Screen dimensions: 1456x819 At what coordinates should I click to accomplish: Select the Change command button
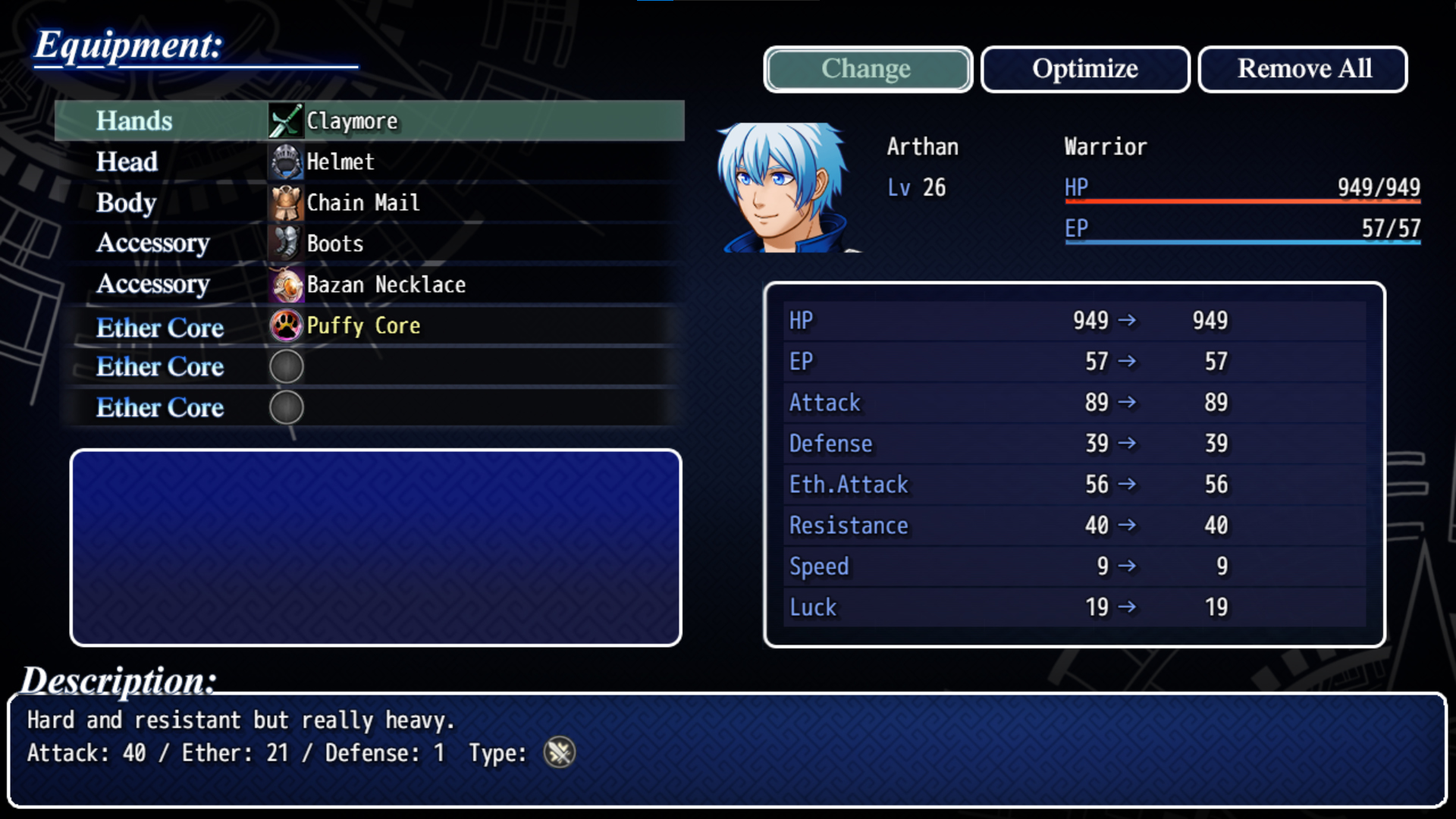tap(868, 69)
